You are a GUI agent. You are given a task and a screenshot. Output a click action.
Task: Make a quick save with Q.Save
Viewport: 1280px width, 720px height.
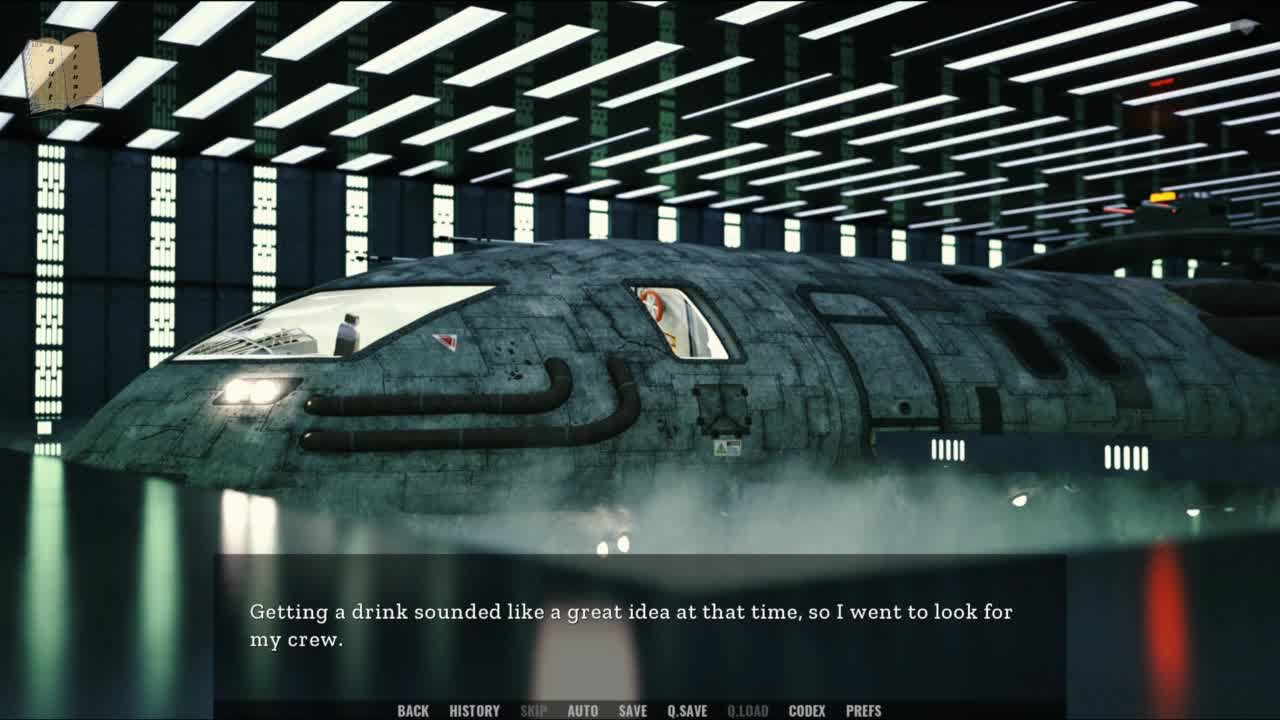tap(687, 711)
